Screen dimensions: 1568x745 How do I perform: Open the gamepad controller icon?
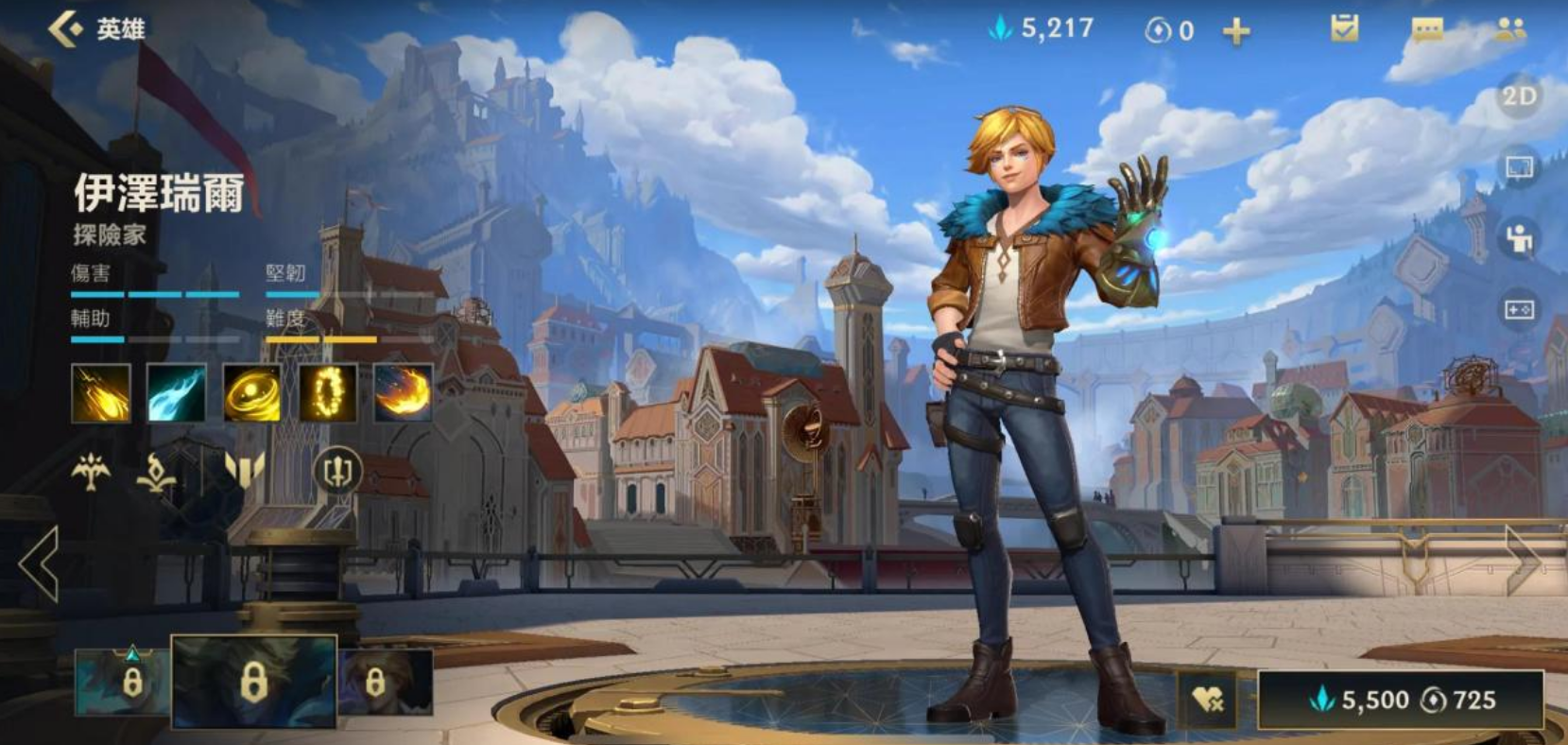point(1519,310)
